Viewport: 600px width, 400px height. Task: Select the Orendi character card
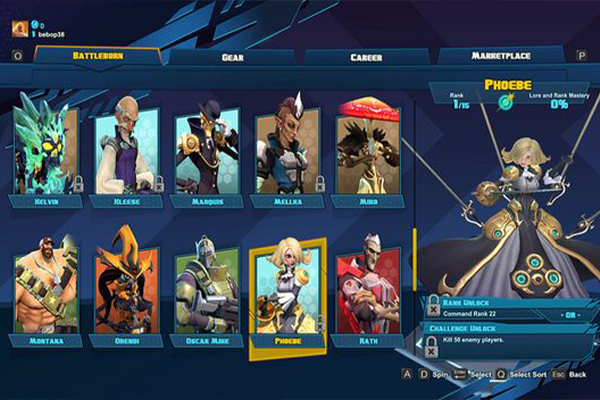tap(127, 288)
